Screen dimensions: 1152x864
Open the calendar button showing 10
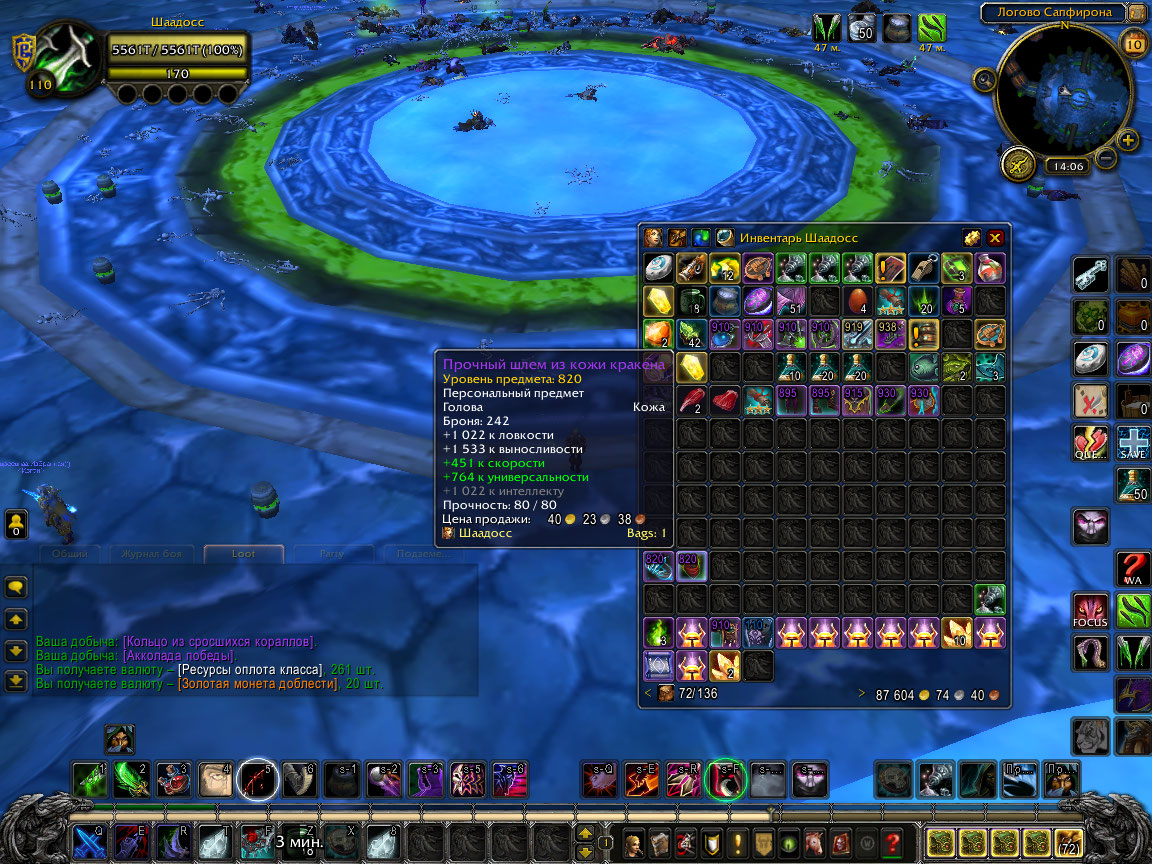click(x=1135, y=43)
